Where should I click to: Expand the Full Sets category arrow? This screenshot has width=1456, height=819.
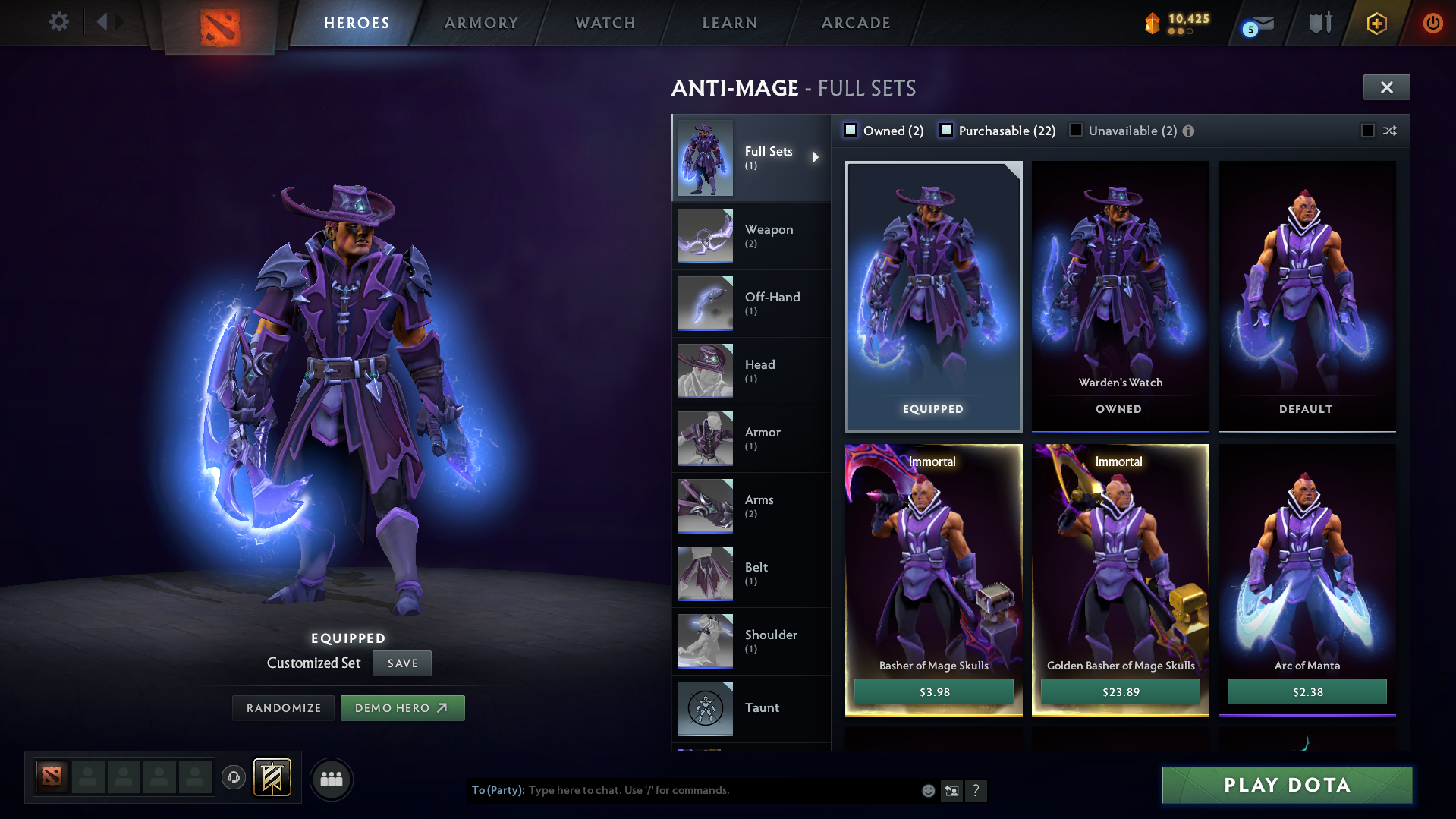(816, 157)
